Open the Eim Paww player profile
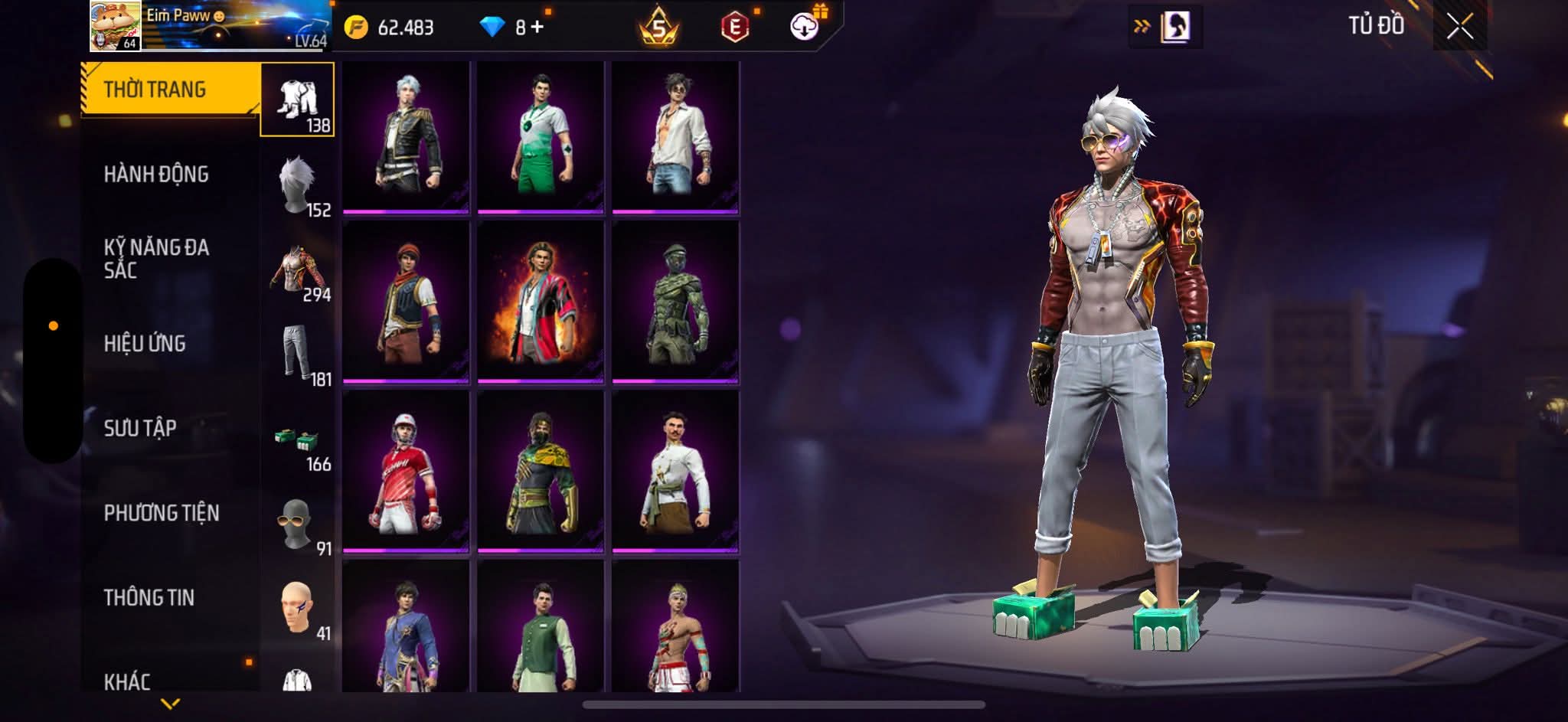Image resolution: width=1568 pixels, height=722 pixels. [x=115, y=26]
